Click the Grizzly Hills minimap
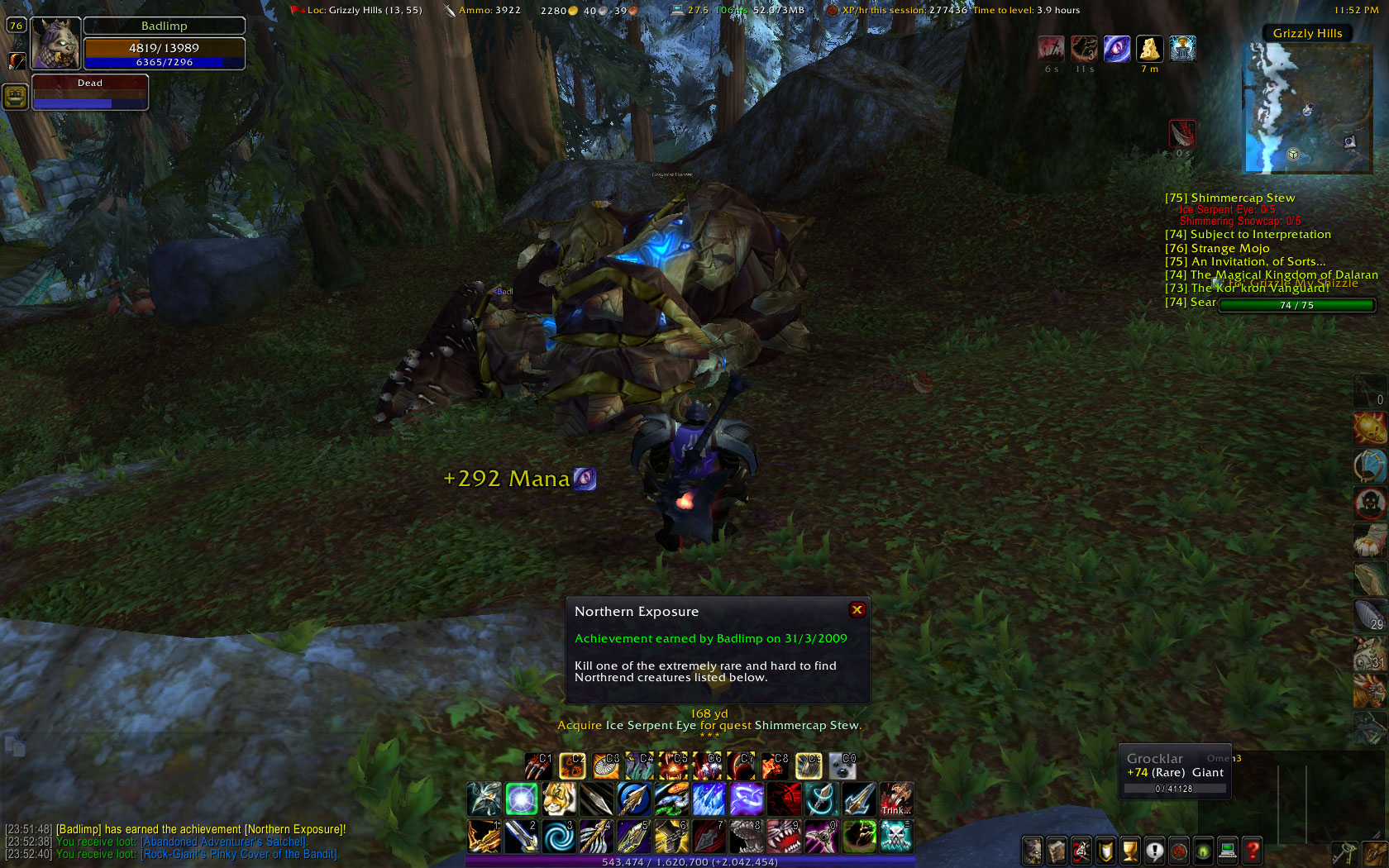 1307,107
